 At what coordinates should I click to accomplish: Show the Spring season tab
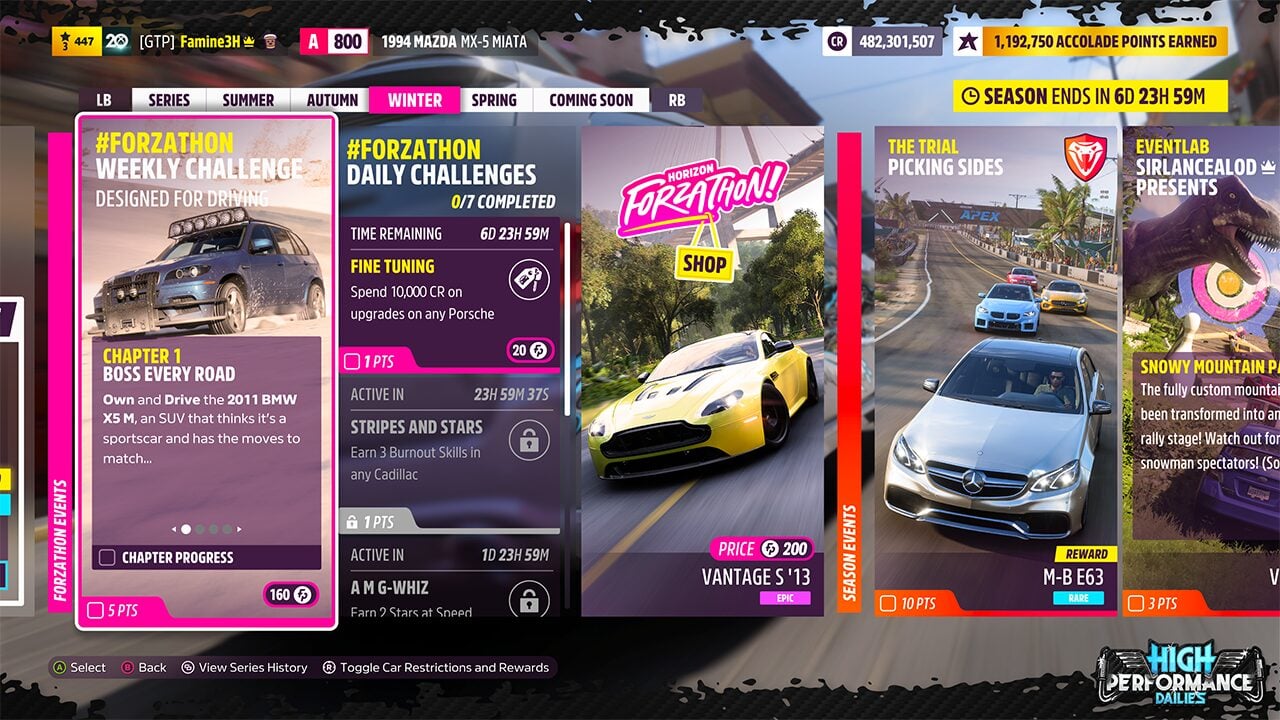click(x=494, y=100)
